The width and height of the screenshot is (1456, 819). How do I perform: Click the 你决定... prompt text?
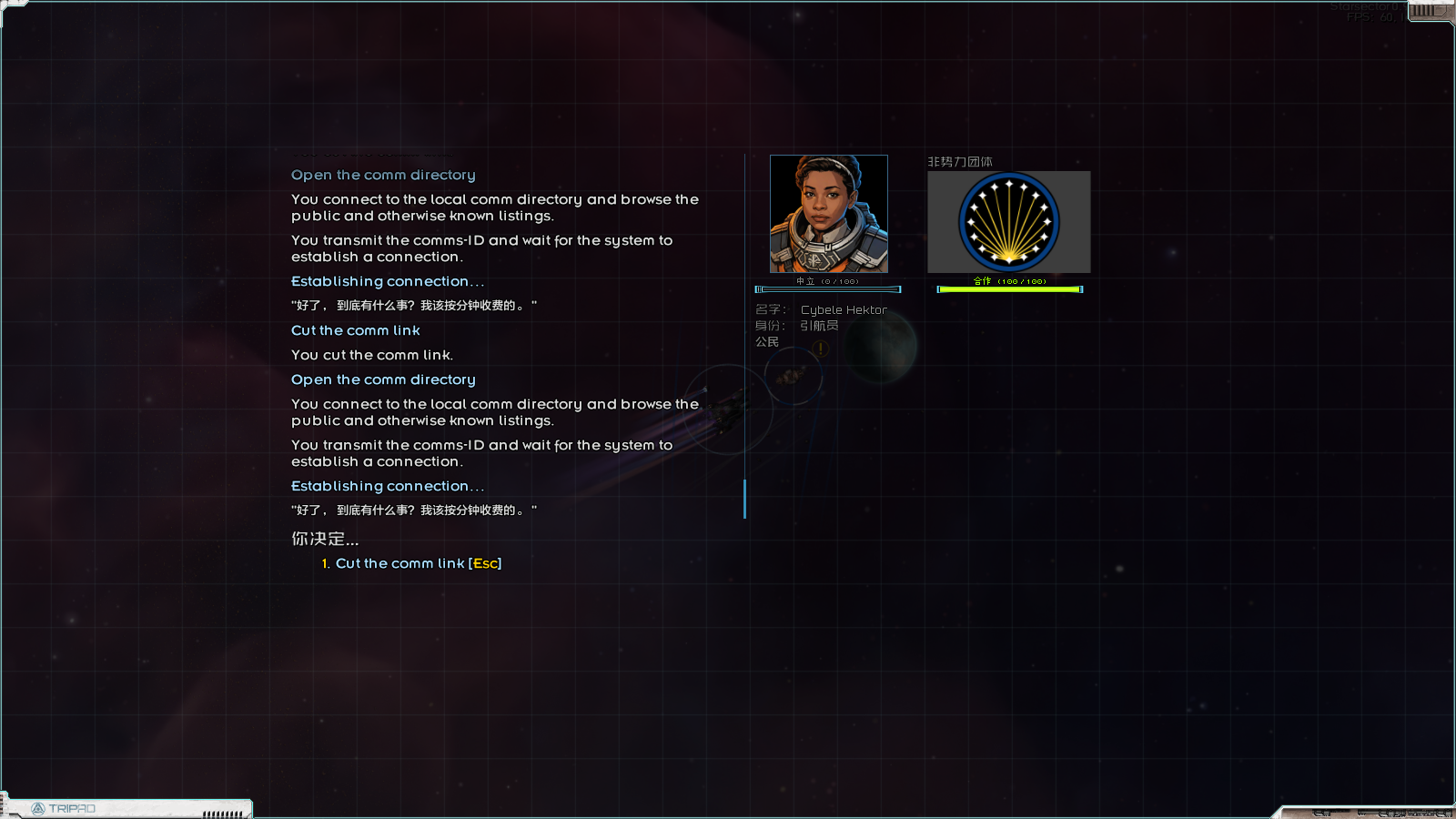click(x=325, y=539)
